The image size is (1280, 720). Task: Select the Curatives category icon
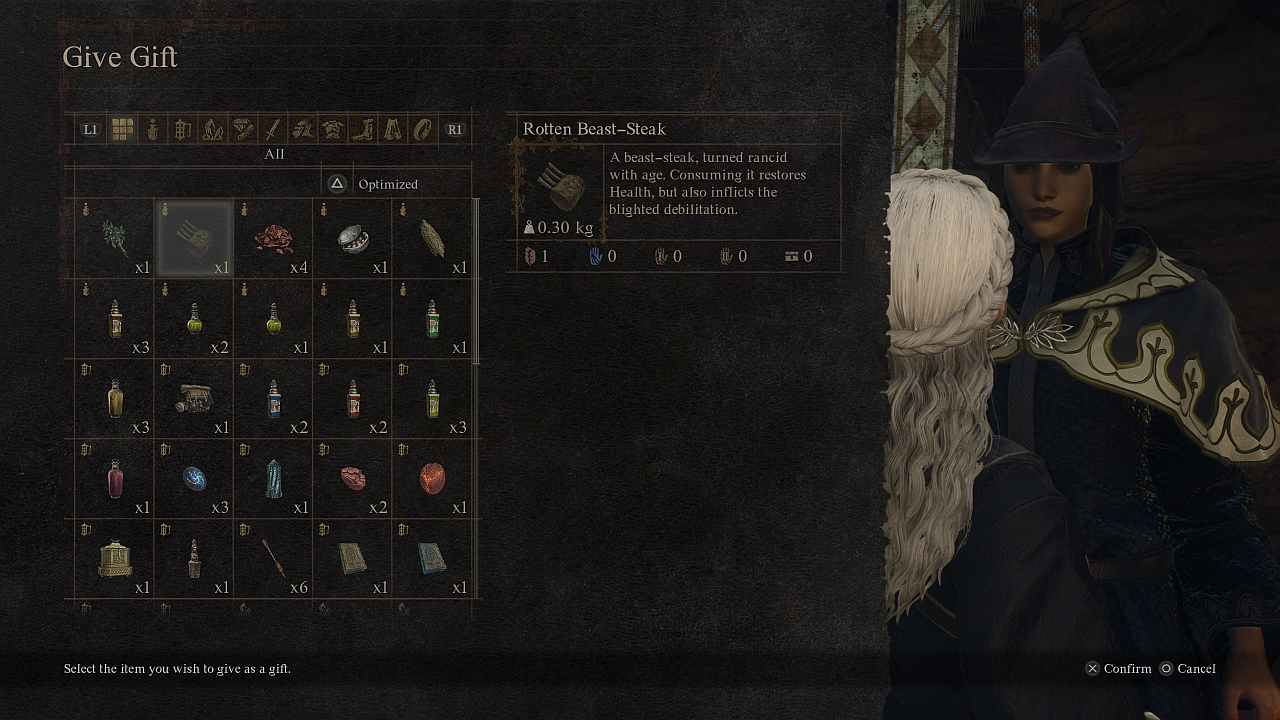pos(151,129)
